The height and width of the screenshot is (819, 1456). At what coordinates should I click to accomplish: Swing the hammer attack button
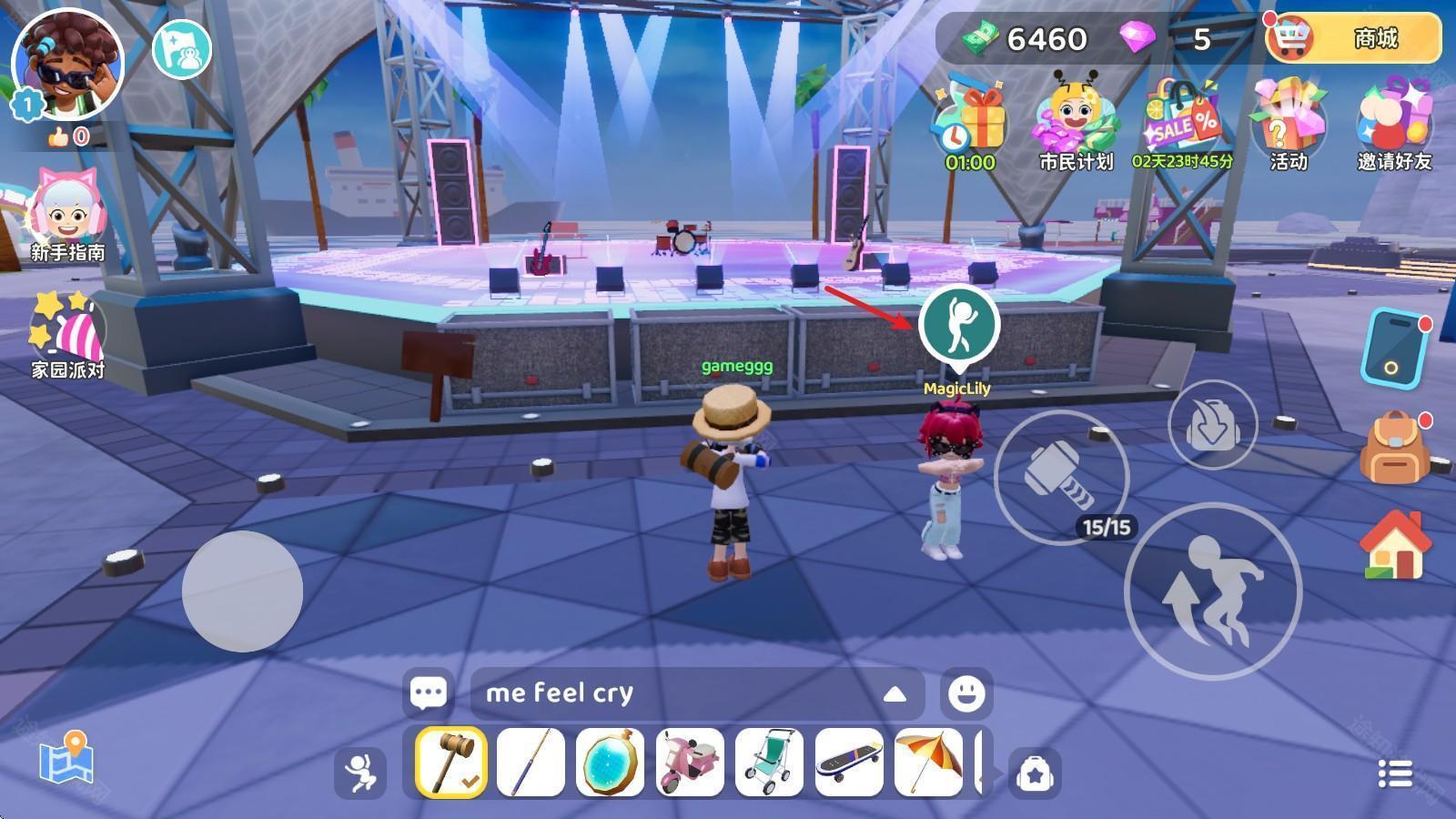(1061, 477)
